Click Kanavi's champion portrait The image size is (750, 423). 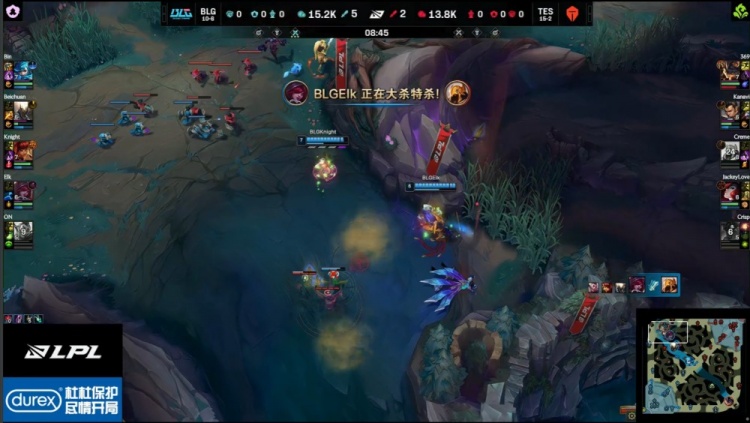tap(731, 112)
